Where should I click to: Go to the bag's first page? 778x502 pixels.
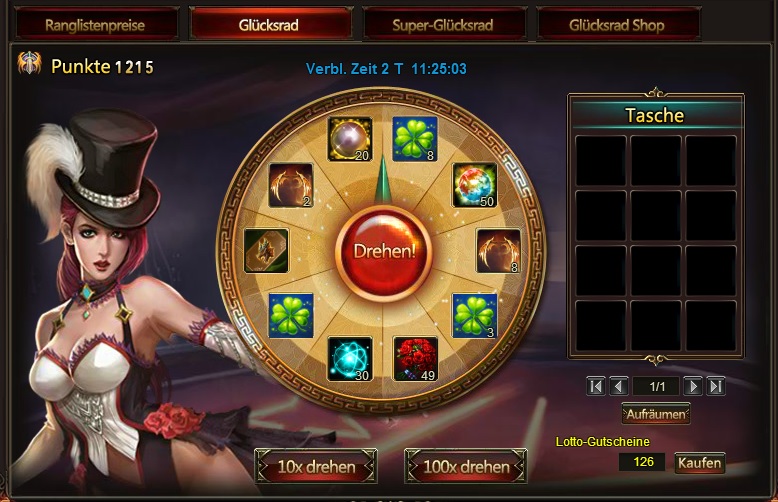click(596, 386)
